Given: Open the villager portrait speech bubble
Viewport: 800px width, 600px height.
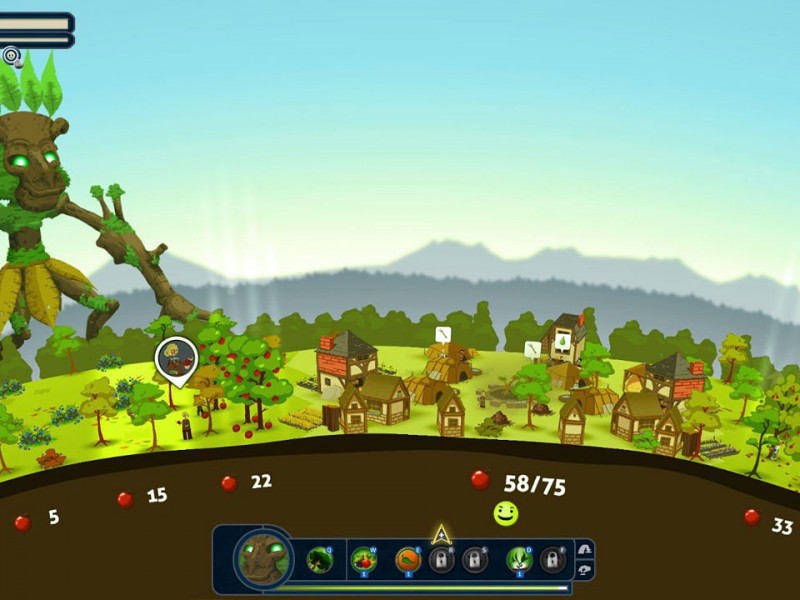Looking at the screenshot, I should [176, 358].
